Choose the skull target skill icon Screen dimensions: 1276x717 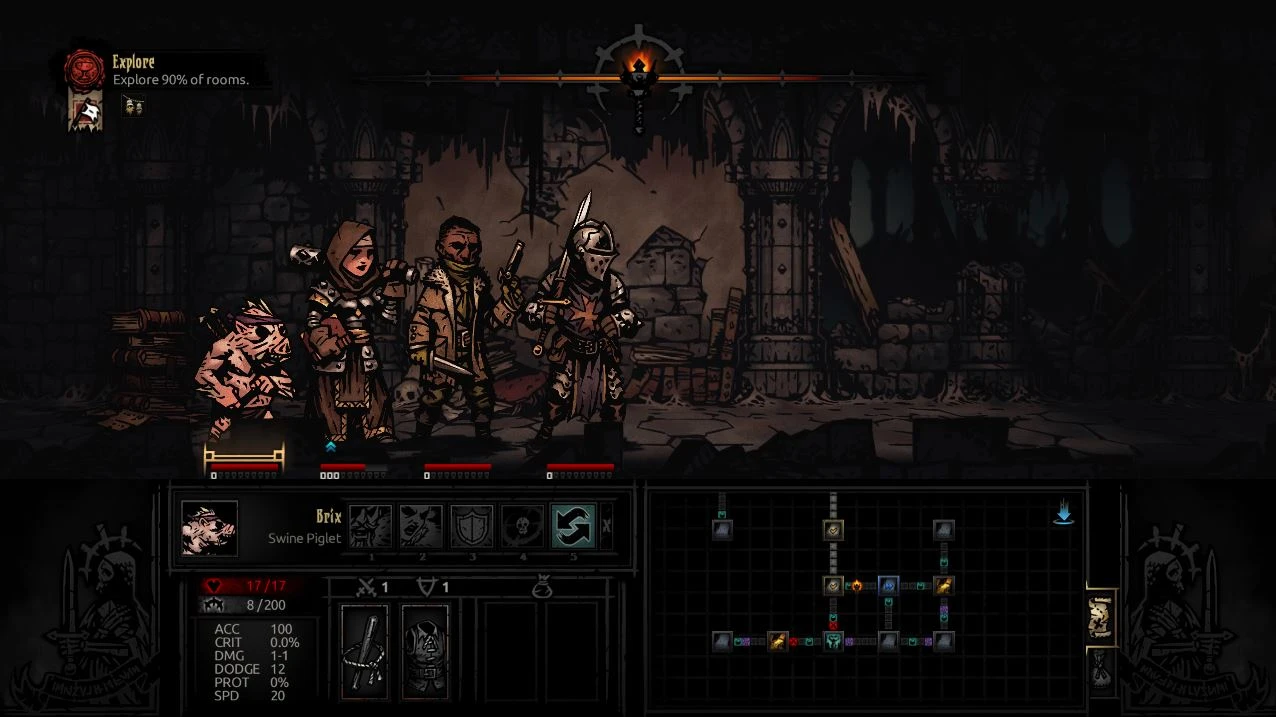pos(522,526)
